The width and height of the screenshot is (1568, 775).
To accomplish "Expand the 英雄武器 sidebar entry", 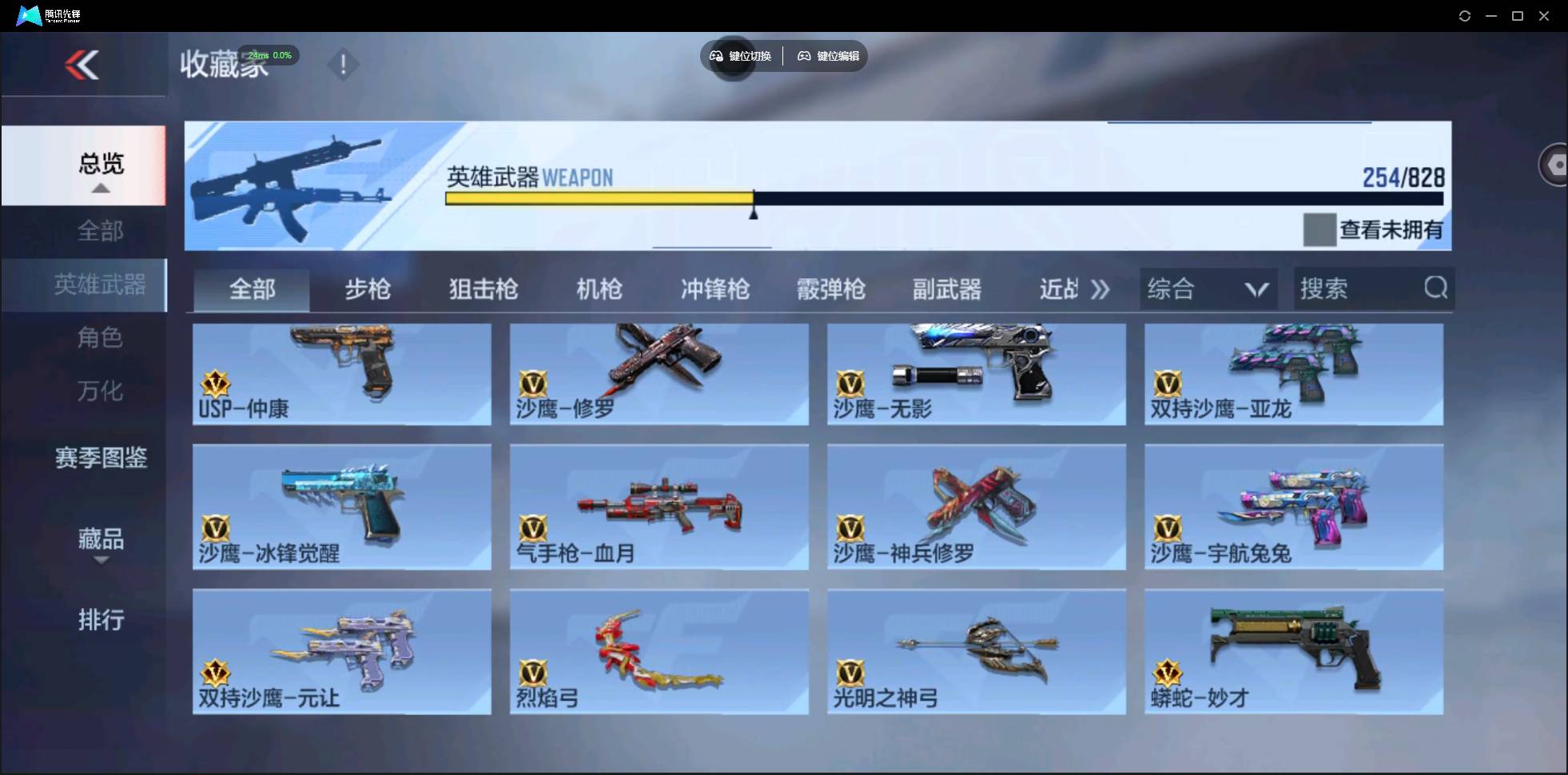I will pyautogui.click(x=99, y=285).
